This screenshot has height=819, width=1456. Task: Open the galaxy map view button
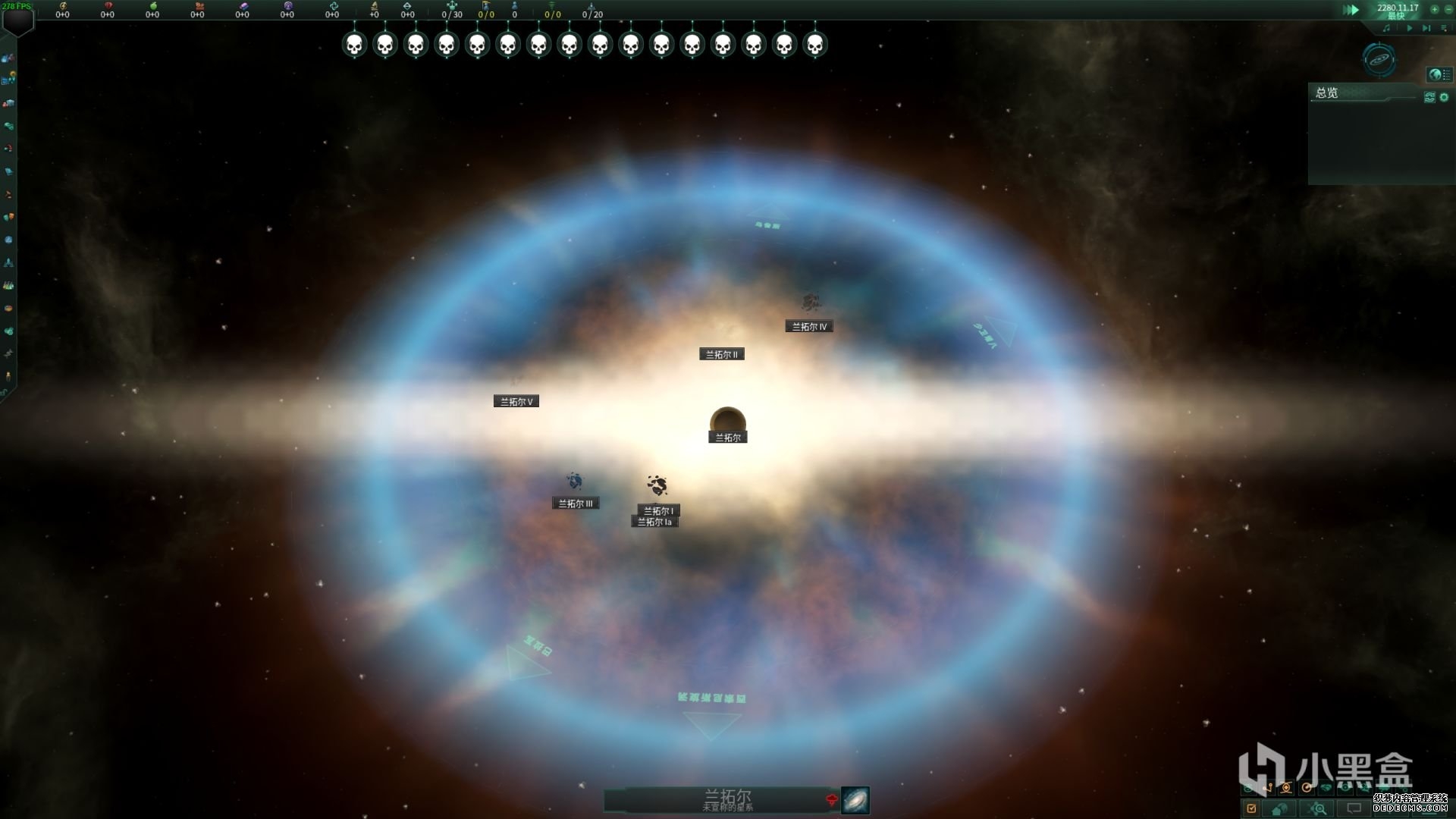point(855,800)
